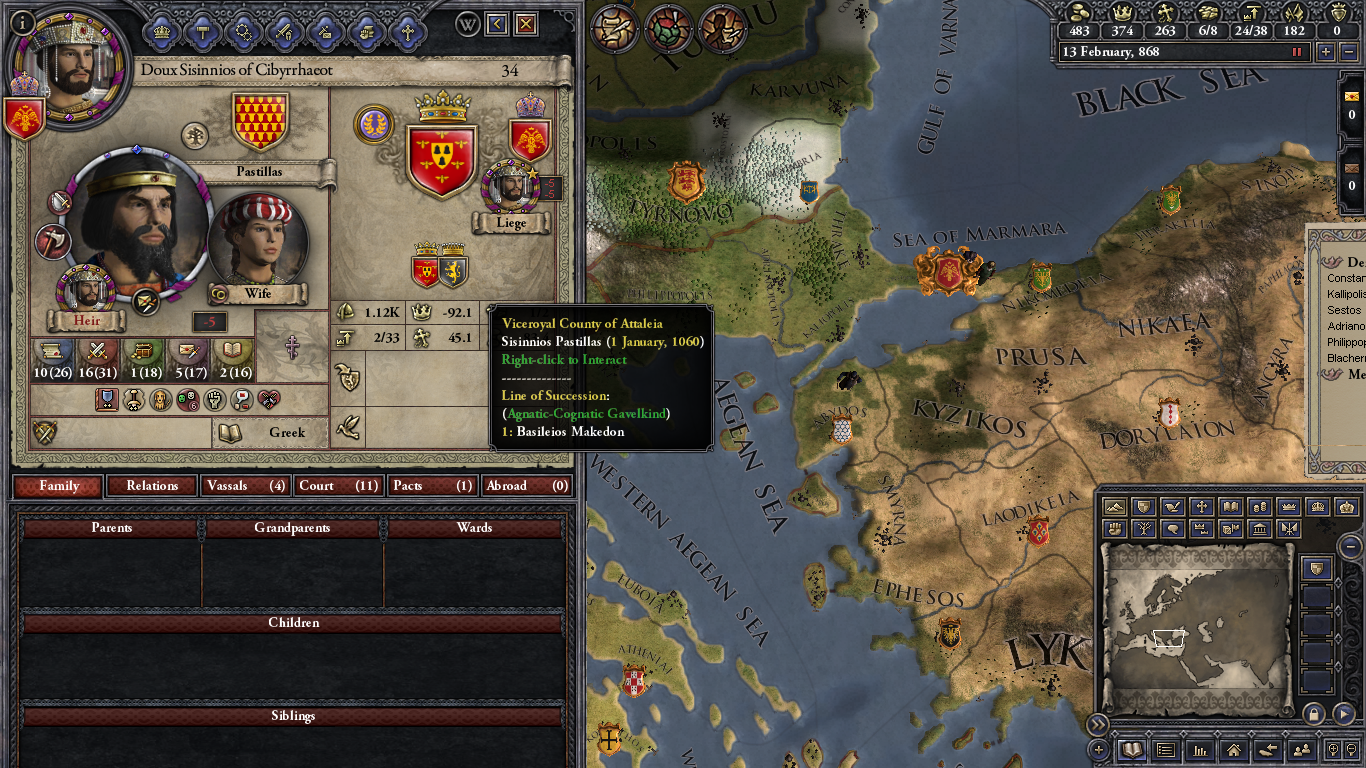This screenshot has width=1366, height=768.
Task: Open the Technology screen with gears icon
Action: click(x=243, y=30)
